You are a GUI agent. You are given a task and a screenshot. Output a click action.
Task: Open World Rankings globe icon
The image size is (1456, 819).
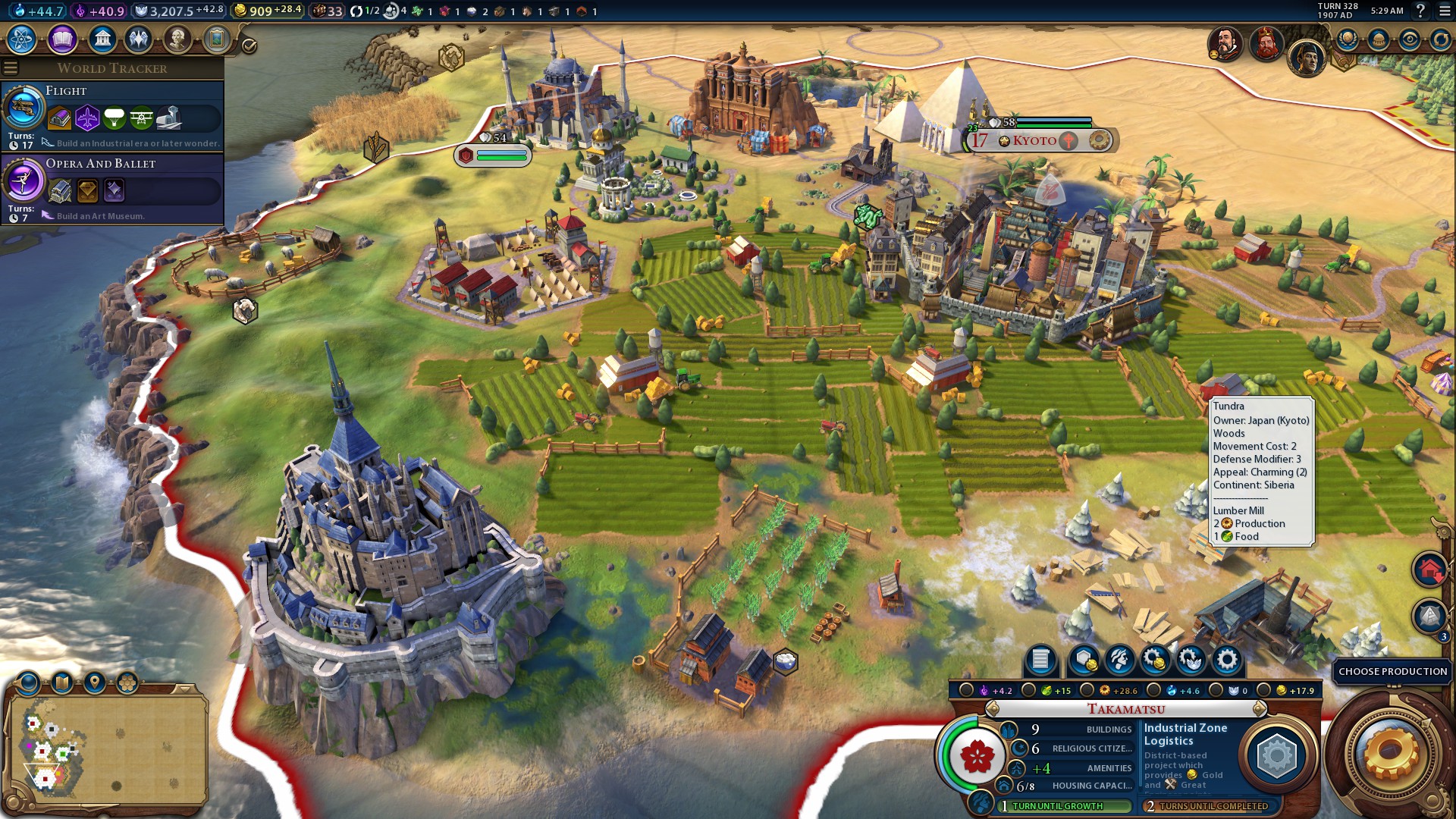tap(1348, 39)
